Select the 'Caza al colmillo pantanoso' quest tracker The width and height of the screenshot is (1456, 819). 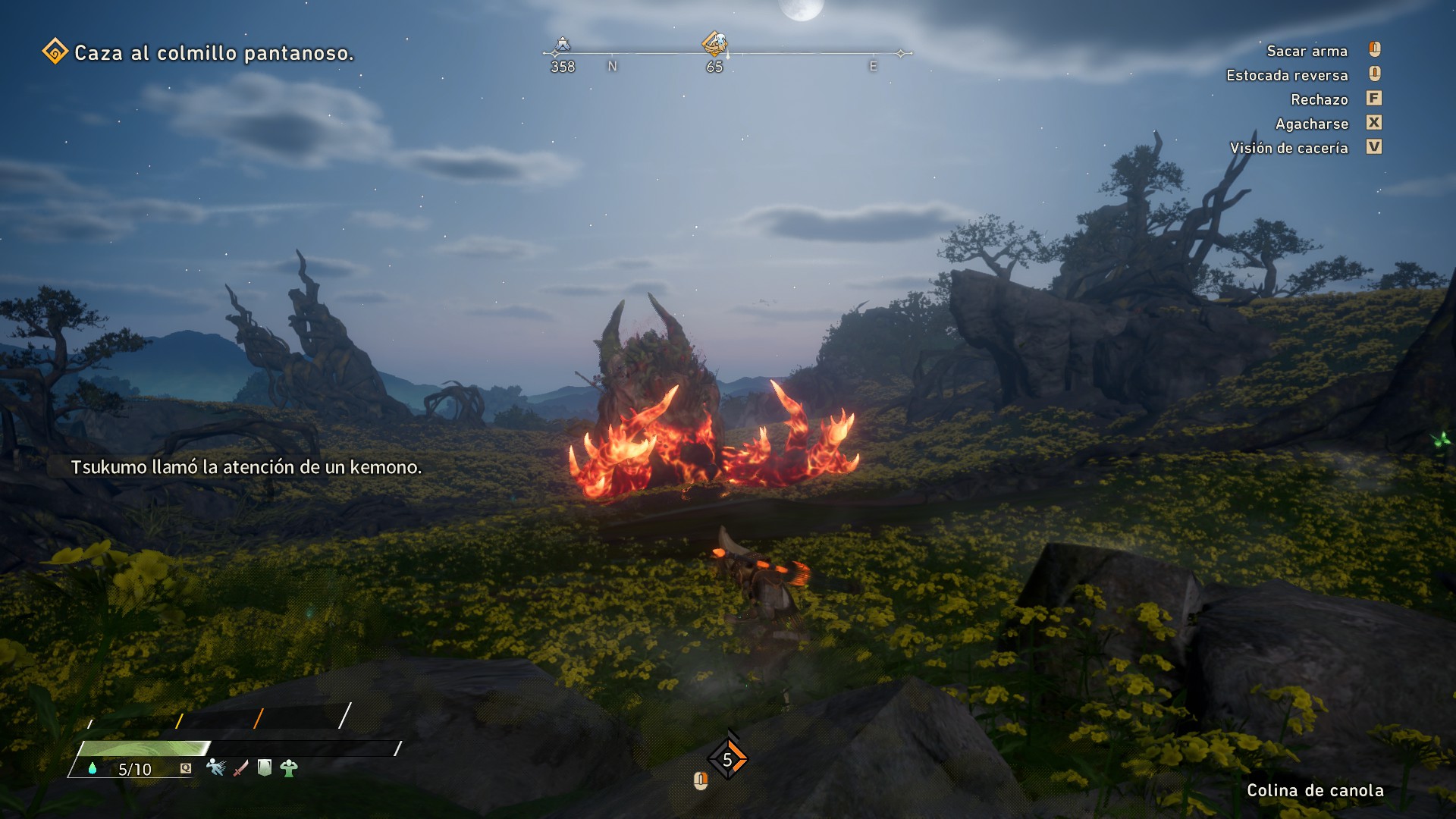coord(199,53)
